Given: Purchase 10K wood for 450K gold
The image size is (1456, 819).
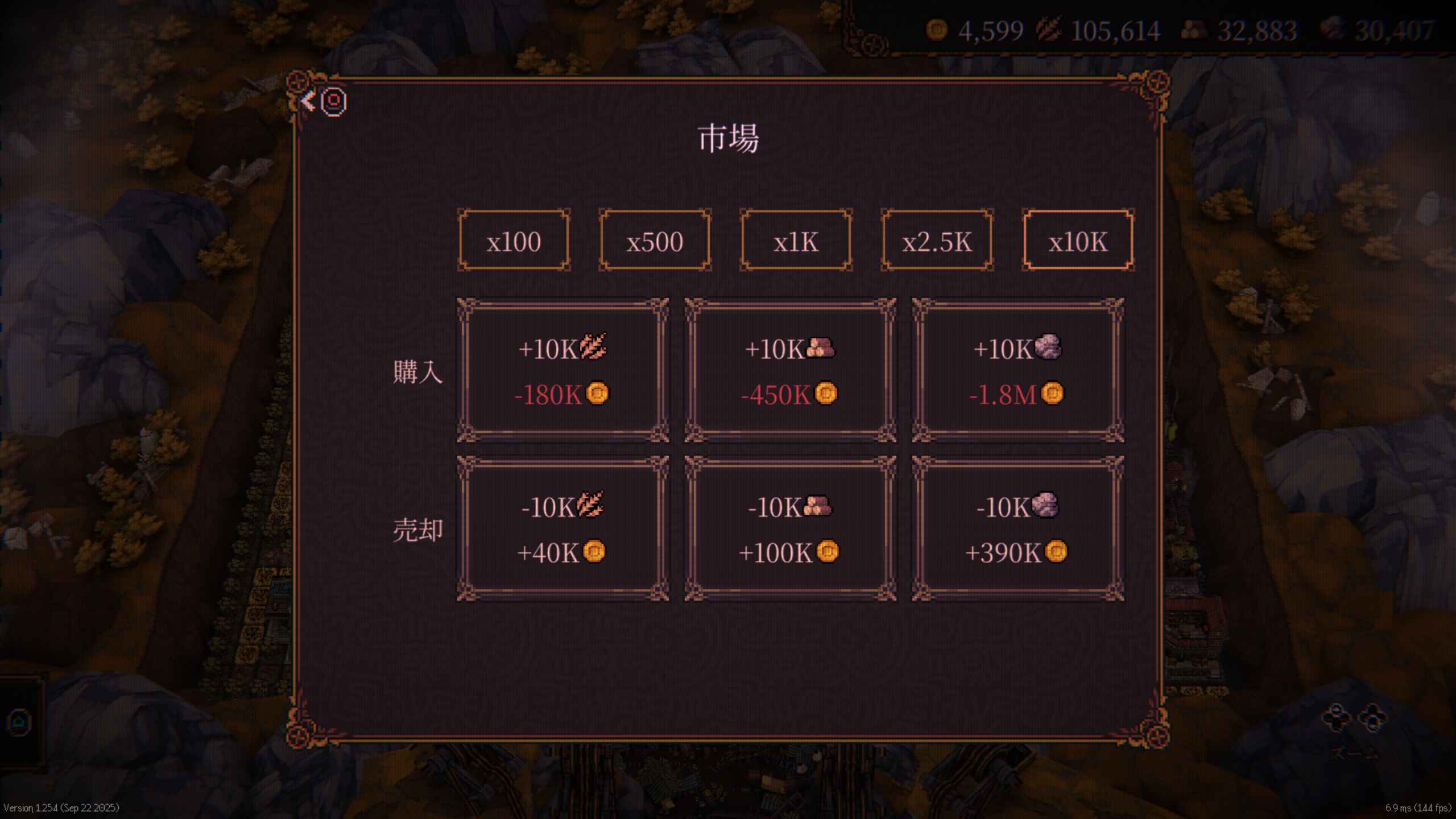Looking at the screenshot, I should (790, 370).
